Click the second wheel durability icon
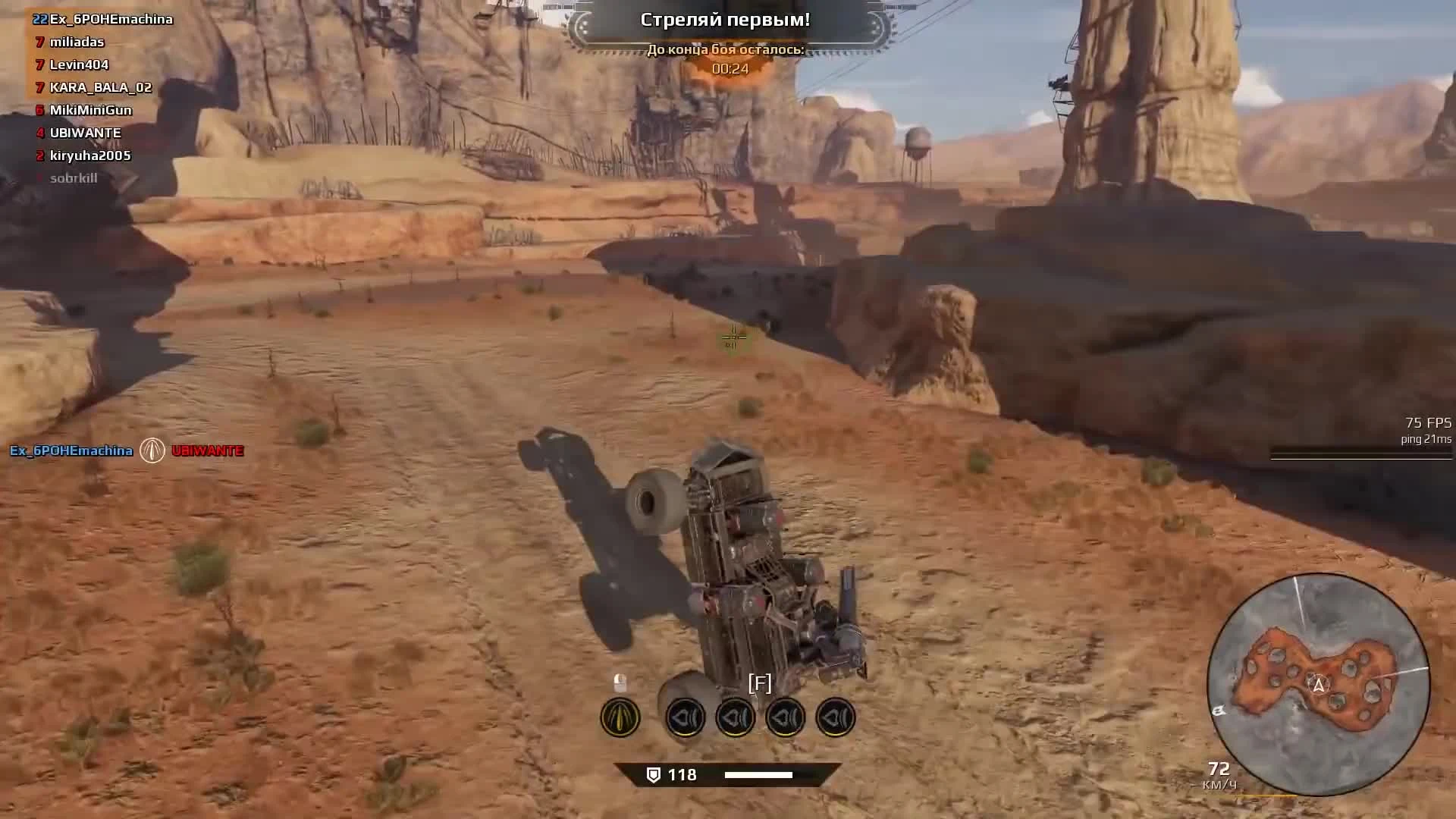Image resolution: width=1456 pixels, height=819 pixels. pos(736,717)
